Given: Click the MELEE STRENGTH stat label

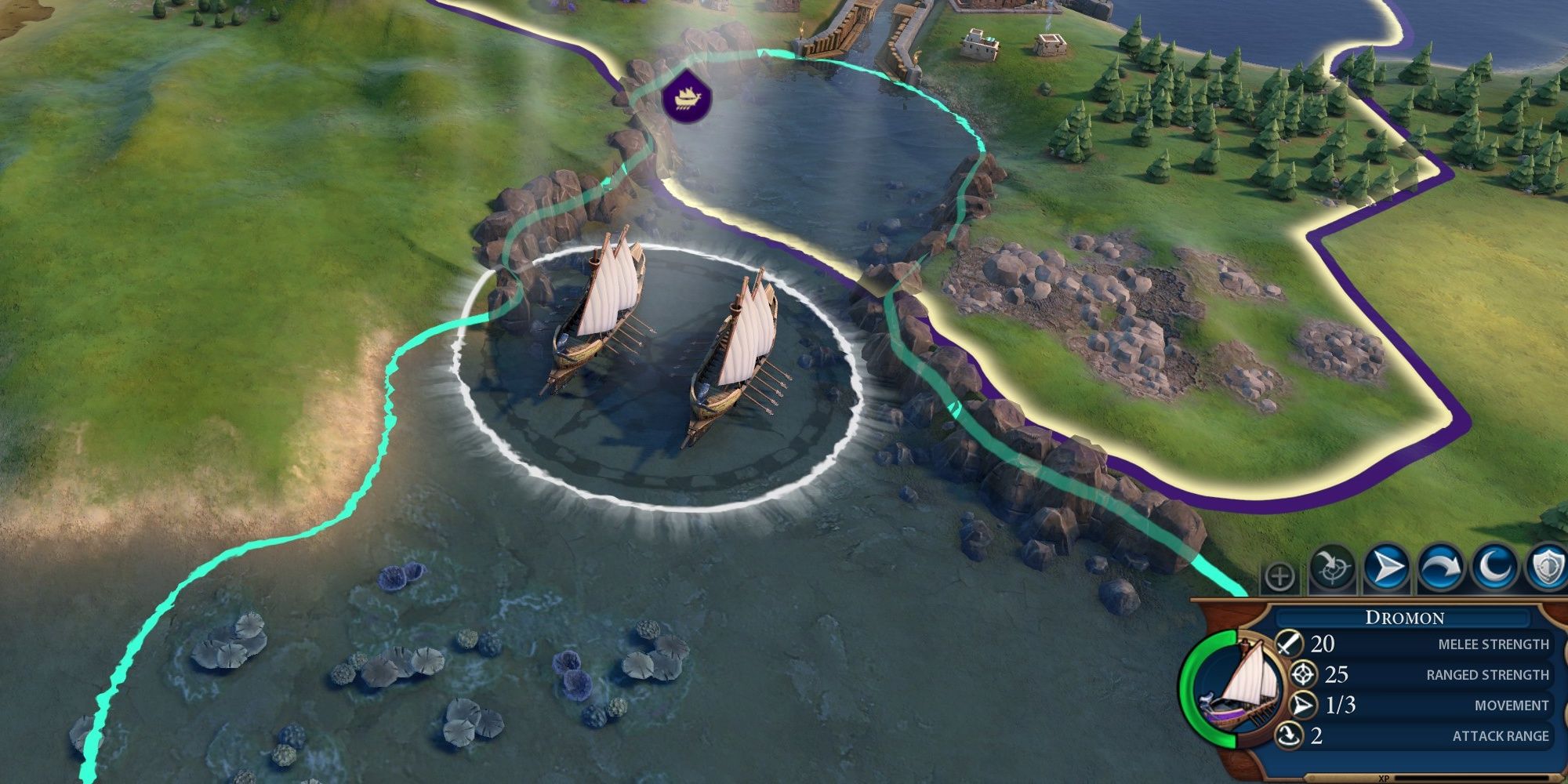Looking at the screenshot, I should click(x=1494, y=644).
